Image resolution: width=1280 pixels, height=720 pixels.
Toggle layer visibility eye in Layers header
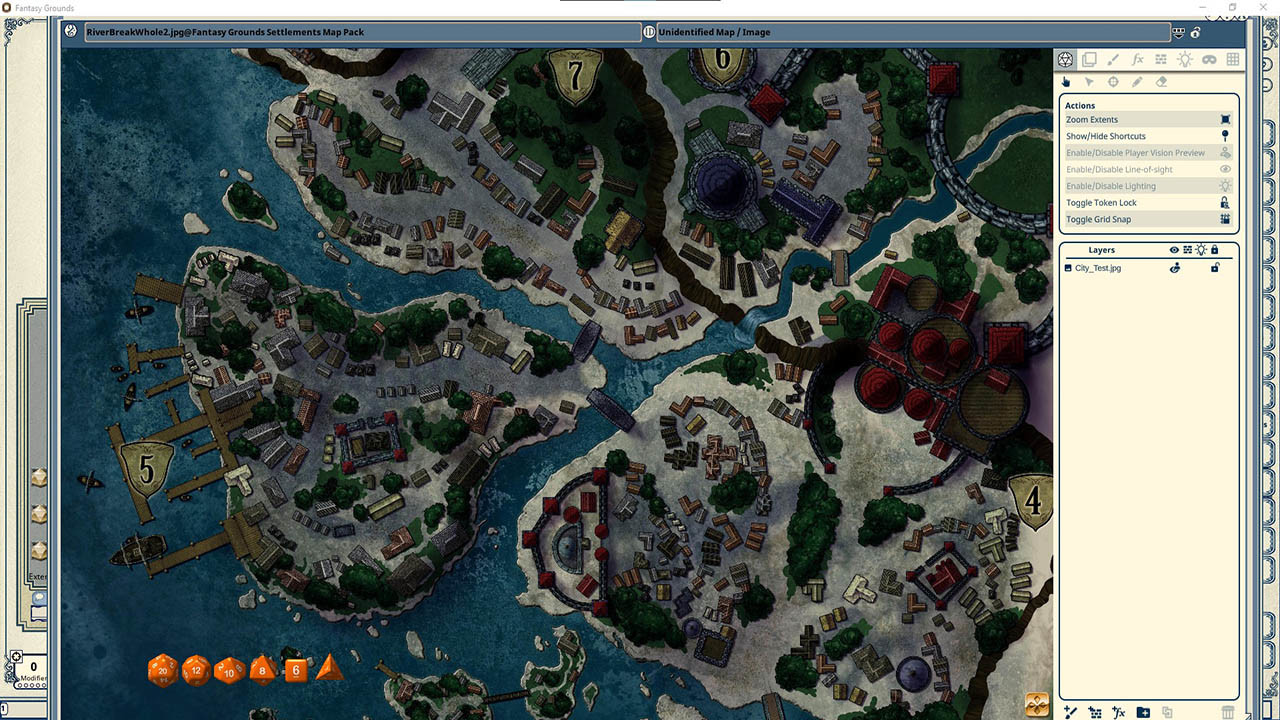point(1173,250)
